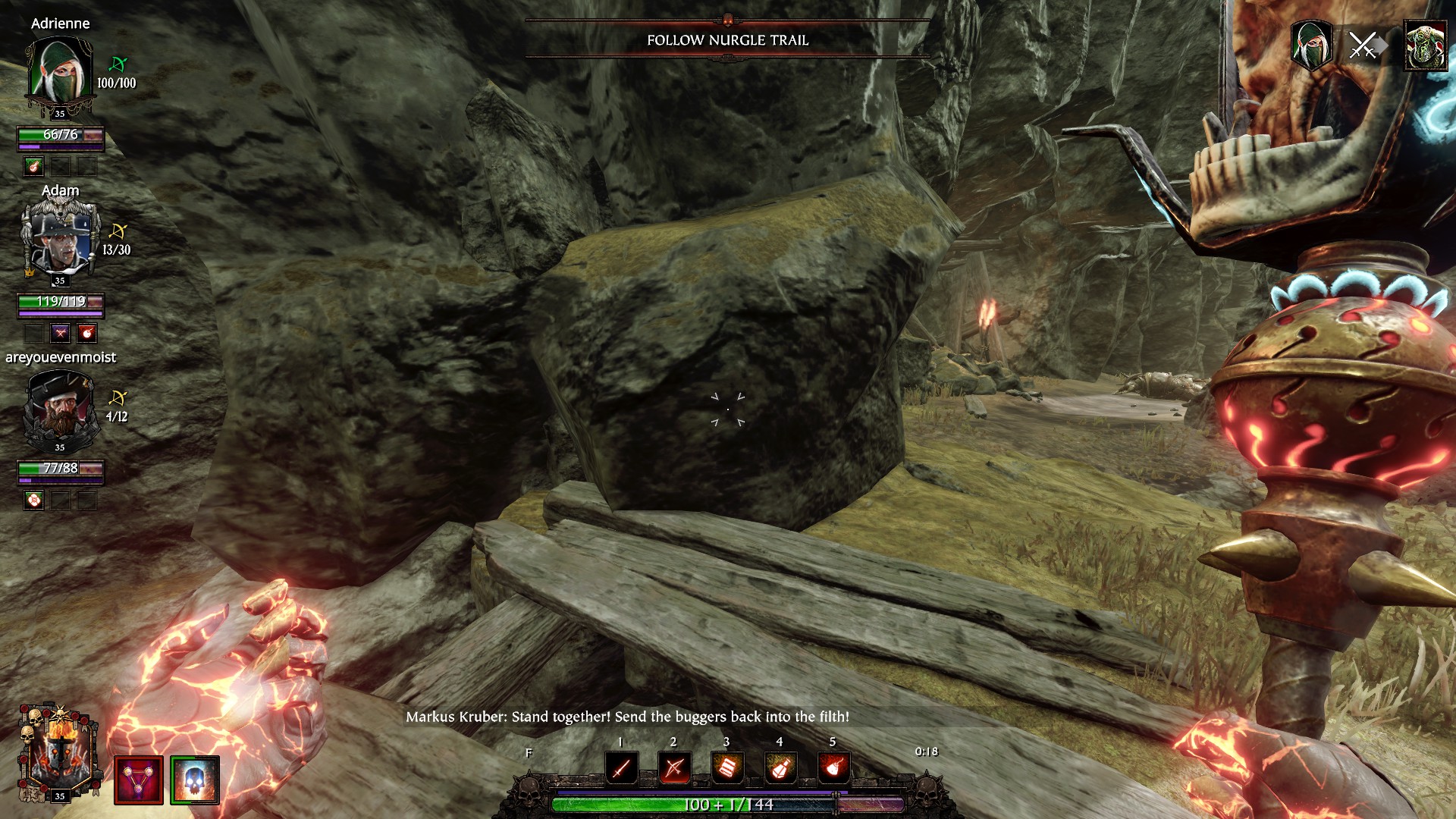Select teammate Adam's portrait
The height and width of the screenshot is (819, 1456).
59,239
